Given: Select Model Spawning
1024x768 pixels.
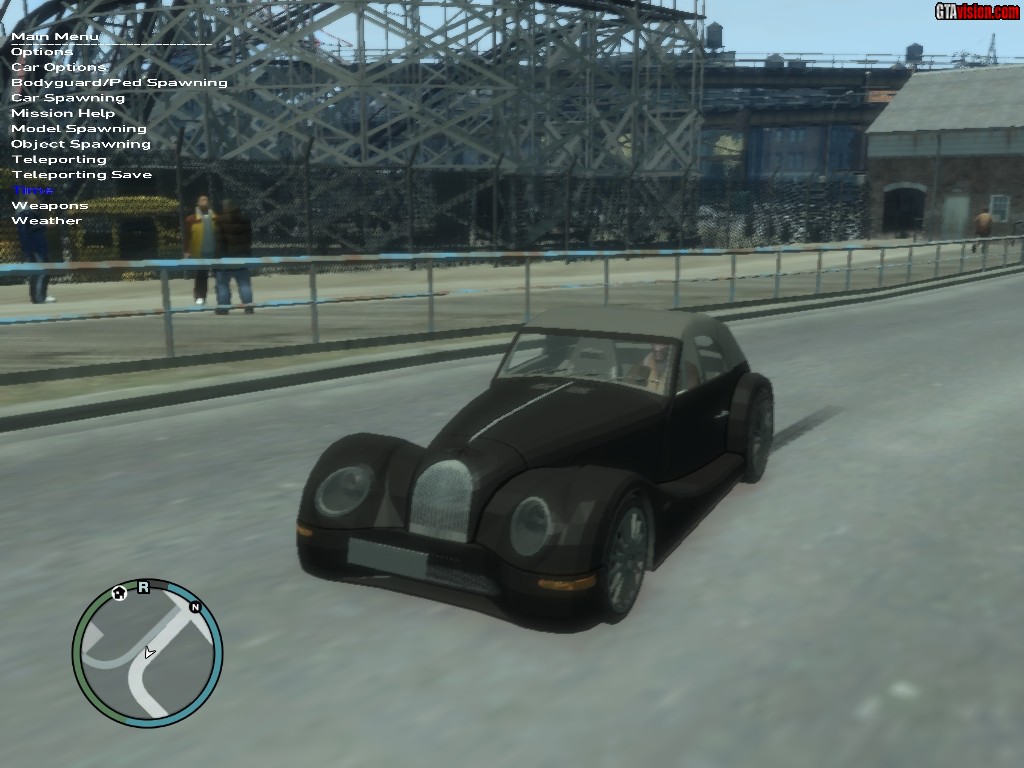Looking at the screenshot, I should [78, 129].
